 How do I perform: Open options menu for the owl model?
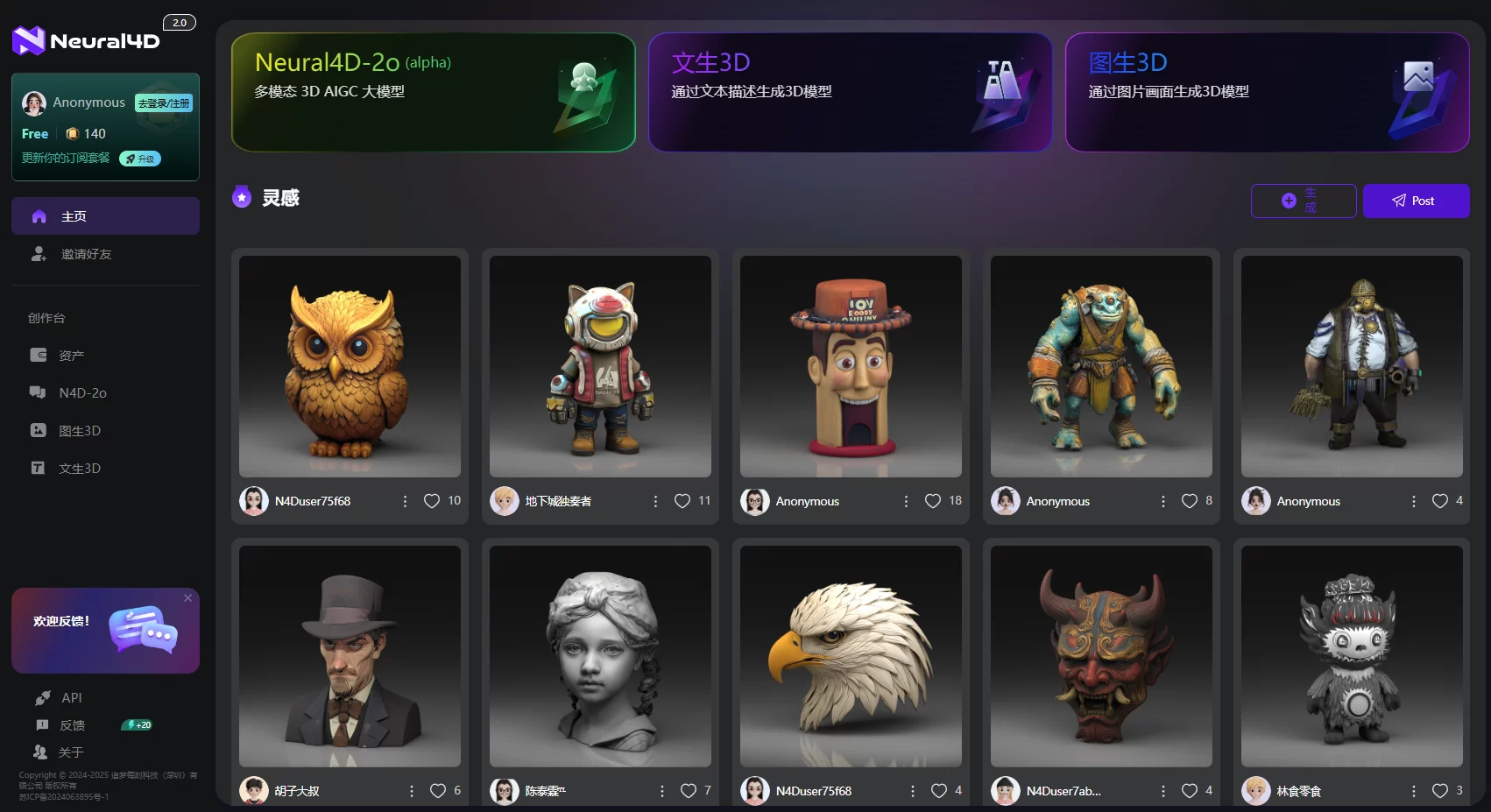tap(405, 501)
